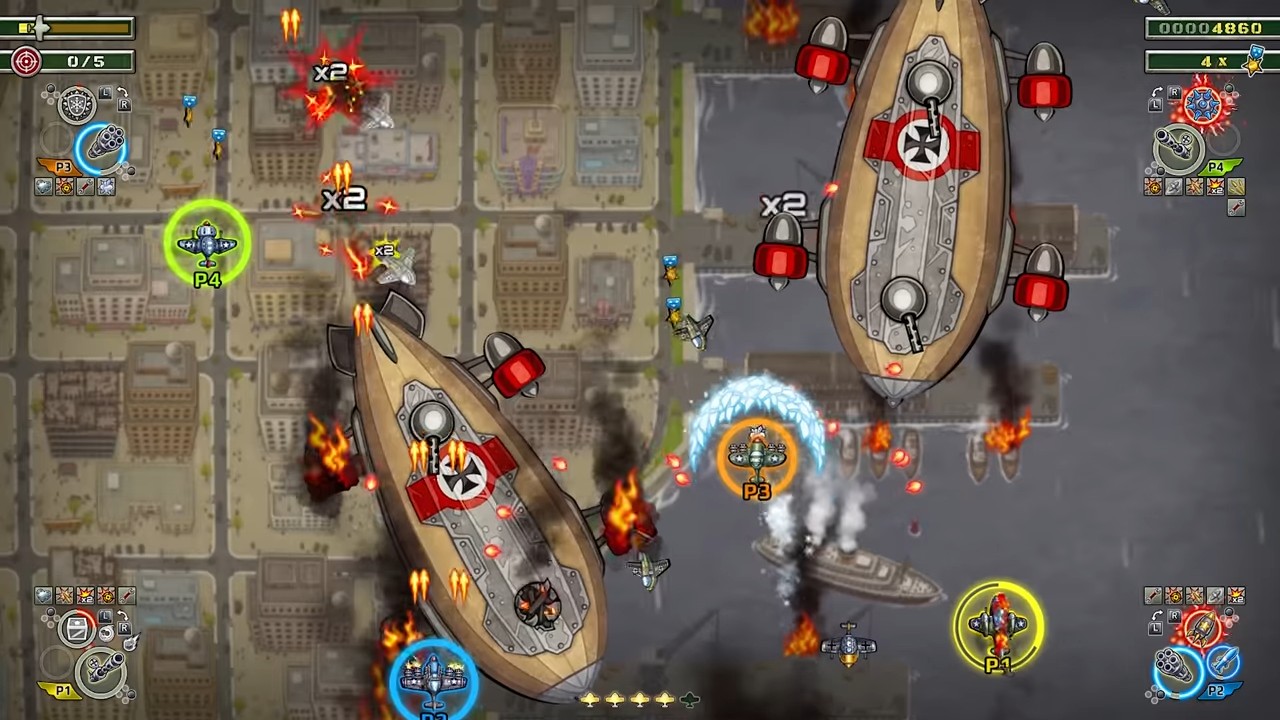Click the P1 player badge in the bottom-left panel
The width and height of the screenshot is (1280, 720).
tap(62, 690)
